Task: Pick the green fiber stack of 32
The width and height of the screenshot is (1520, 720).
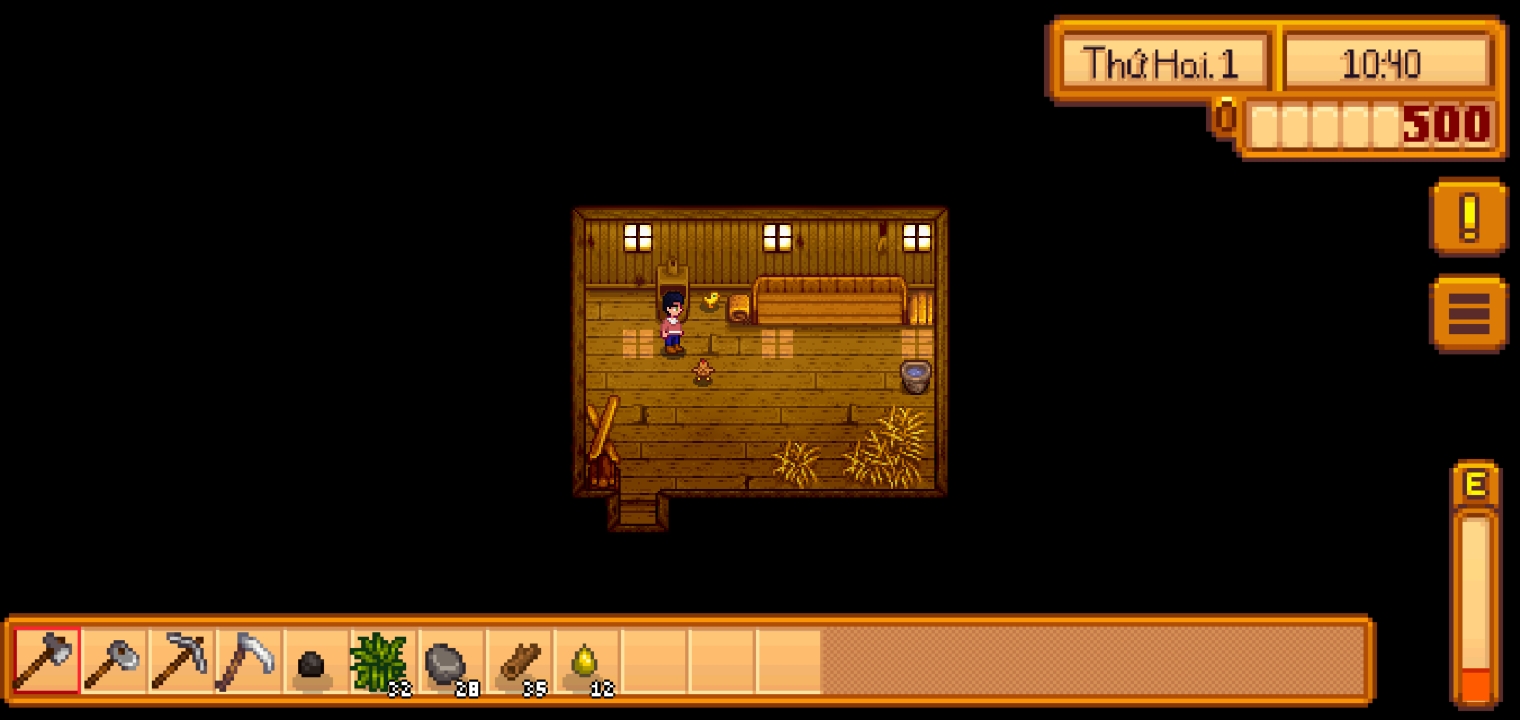Action: (x=382, y=660)
